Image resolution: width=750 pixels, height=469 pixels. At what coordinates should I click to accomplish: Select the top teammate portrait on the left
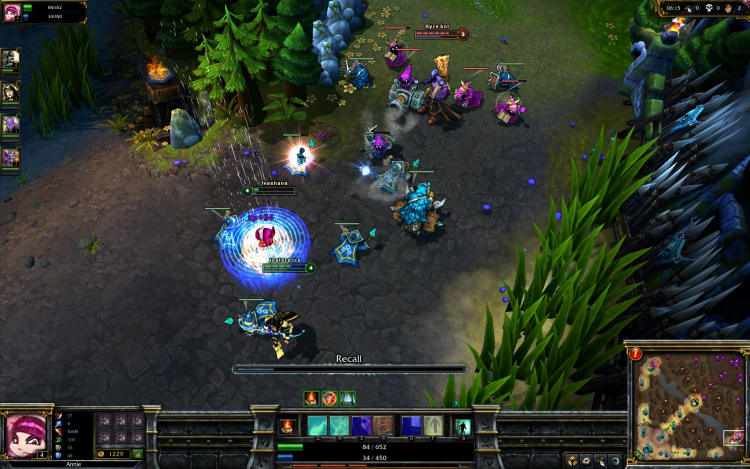tap(10, 61)
